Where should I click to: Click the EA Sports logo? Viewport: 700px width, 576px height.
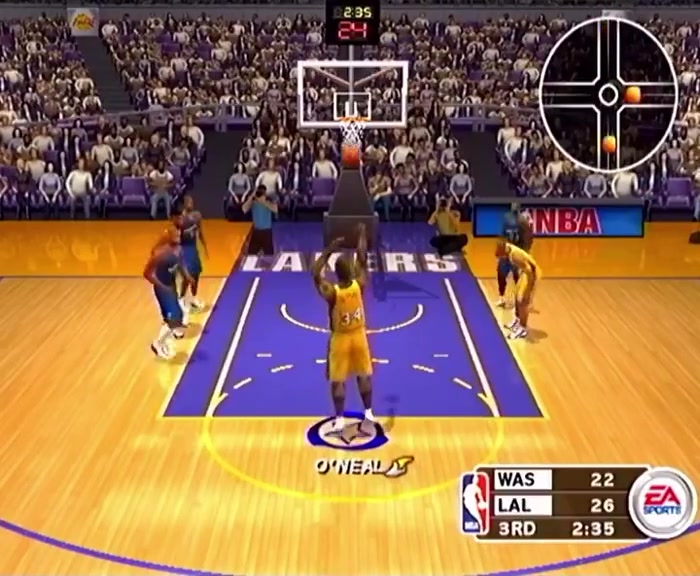click(662, 502)
